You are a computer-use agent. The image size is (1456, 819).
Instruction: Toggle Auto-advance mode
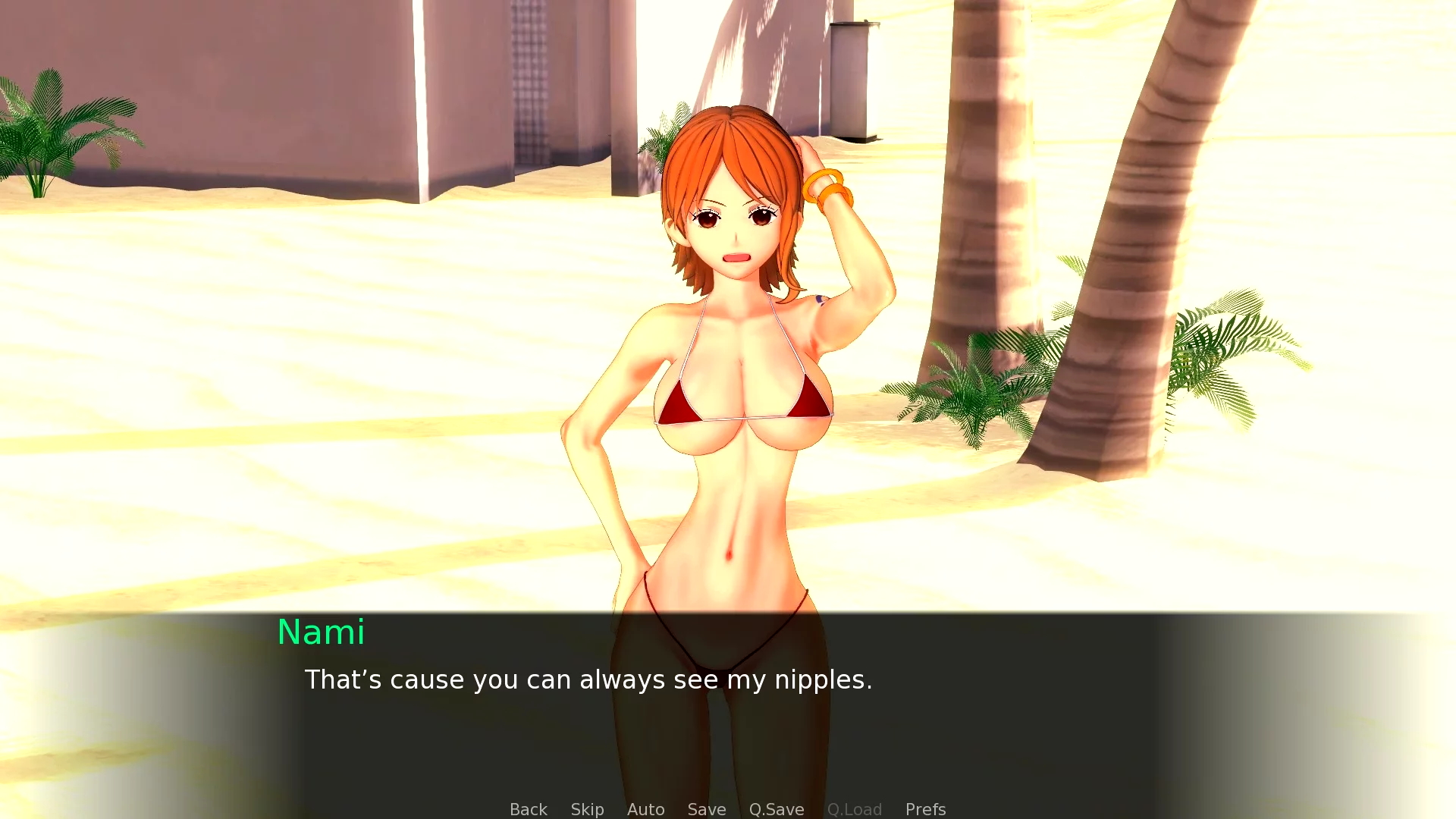[645, 809]
